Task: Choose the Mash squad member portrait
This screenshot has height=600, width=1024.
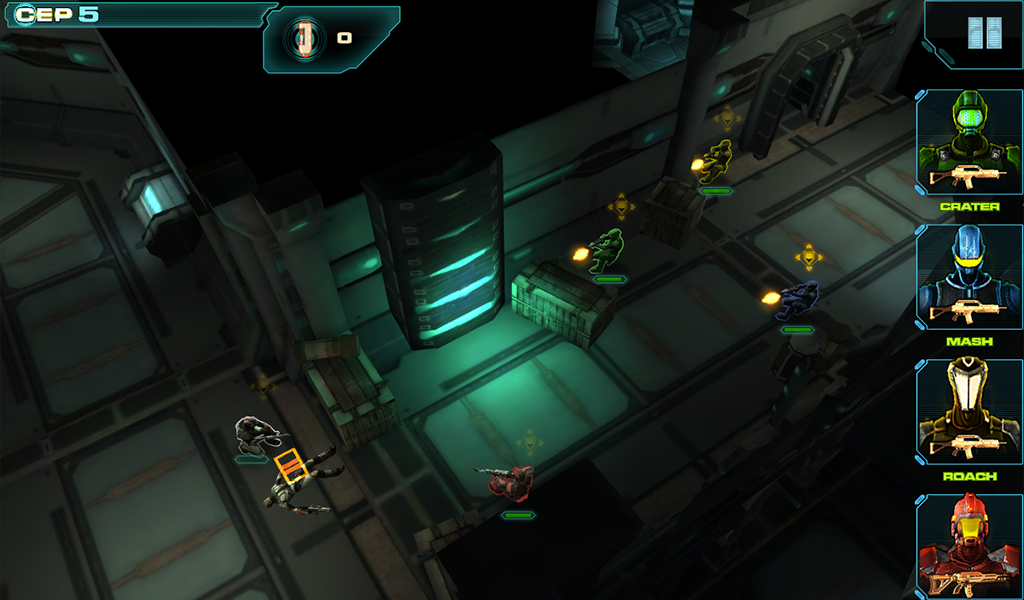Action: tap(968, 278)
